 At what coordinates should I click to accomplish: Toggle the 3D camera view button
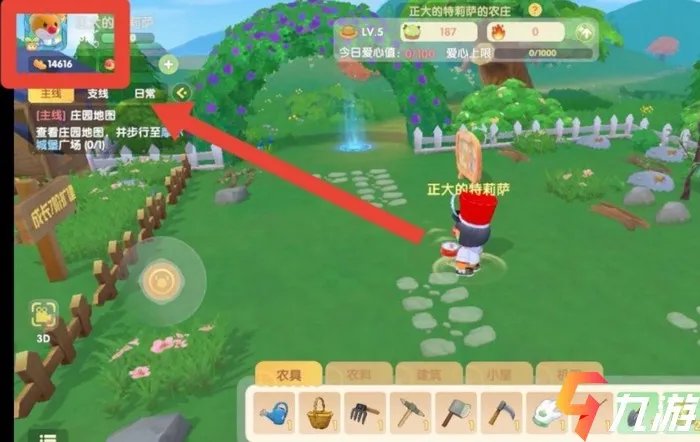click(x=42, y=317)
